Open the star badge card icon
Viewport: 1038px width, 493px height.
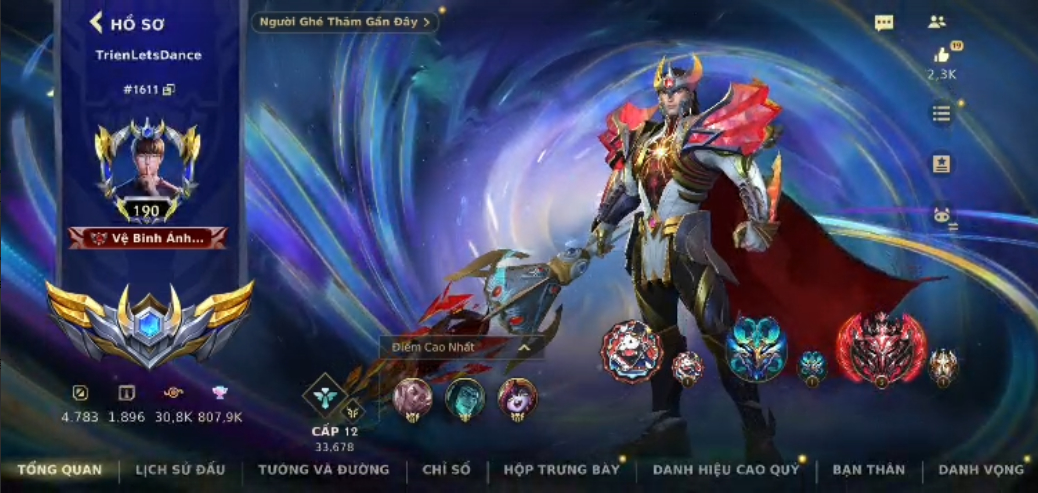pos(941,164)
